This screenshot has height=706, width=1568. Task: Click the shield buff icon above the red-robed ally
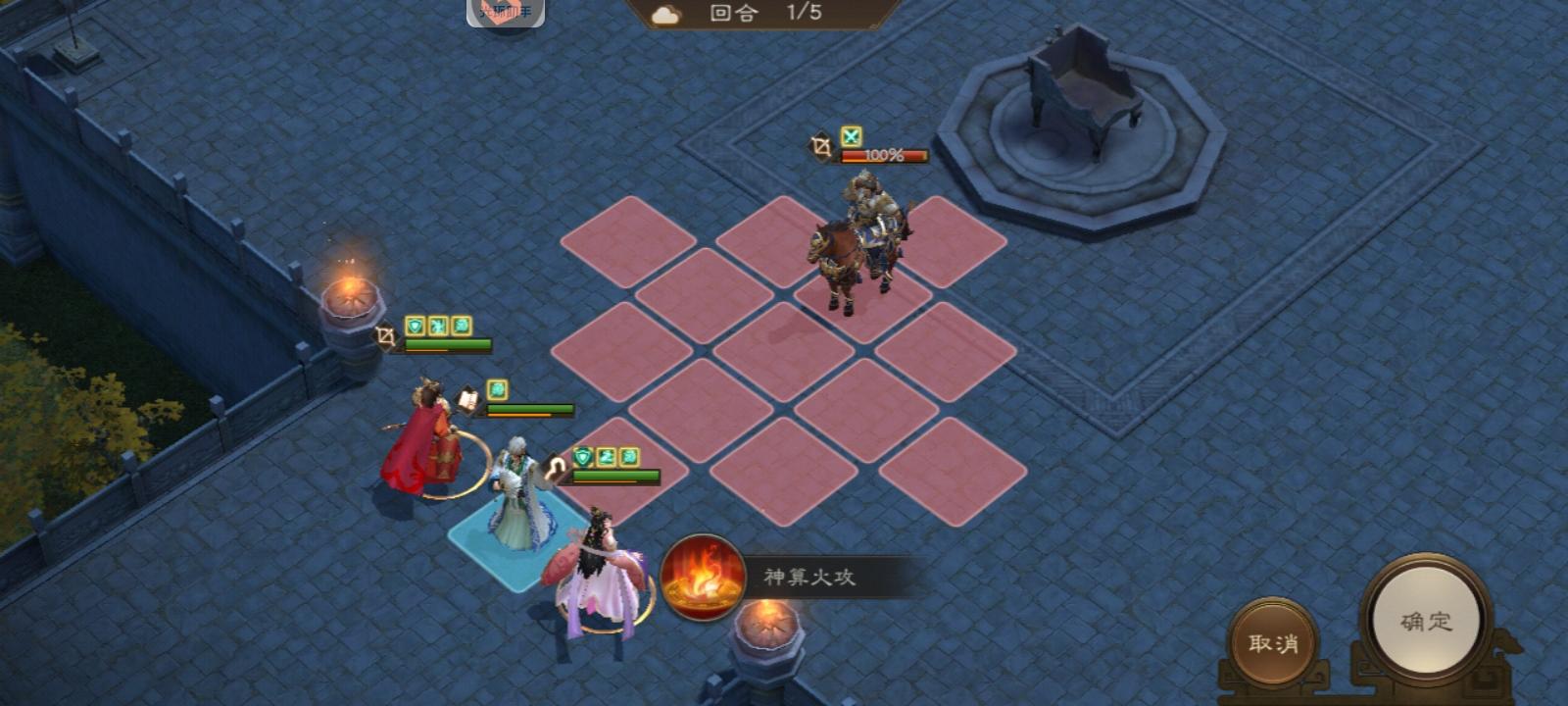(x=414, y=325)
